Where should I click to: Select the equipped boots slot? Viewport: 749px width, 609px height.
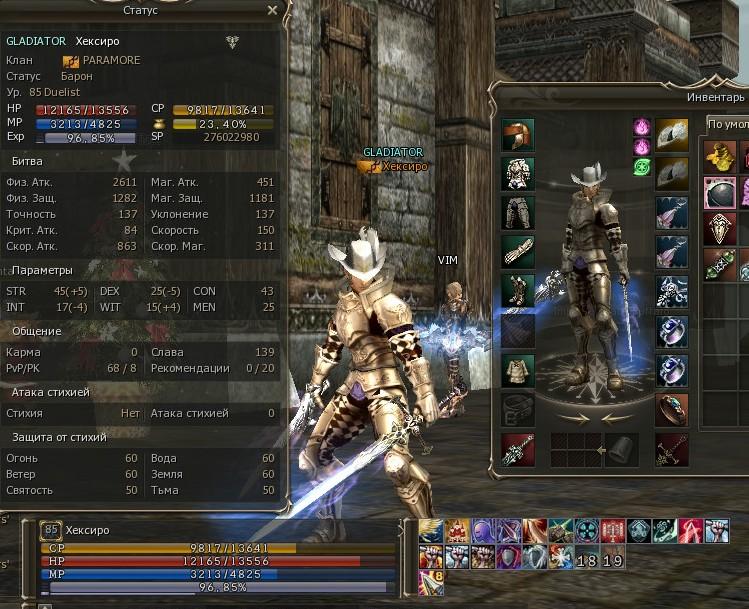coord(518,290)
